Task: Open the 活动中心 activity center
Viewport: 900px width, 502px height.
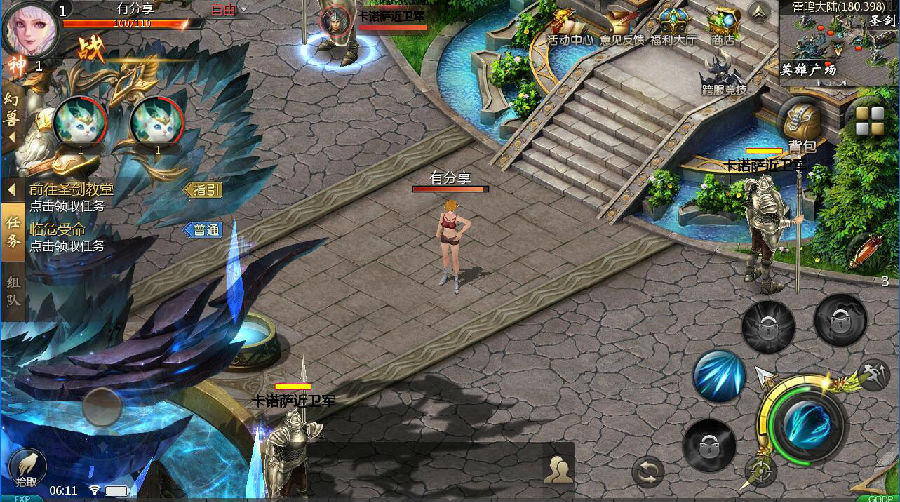Action: point(572,24)
